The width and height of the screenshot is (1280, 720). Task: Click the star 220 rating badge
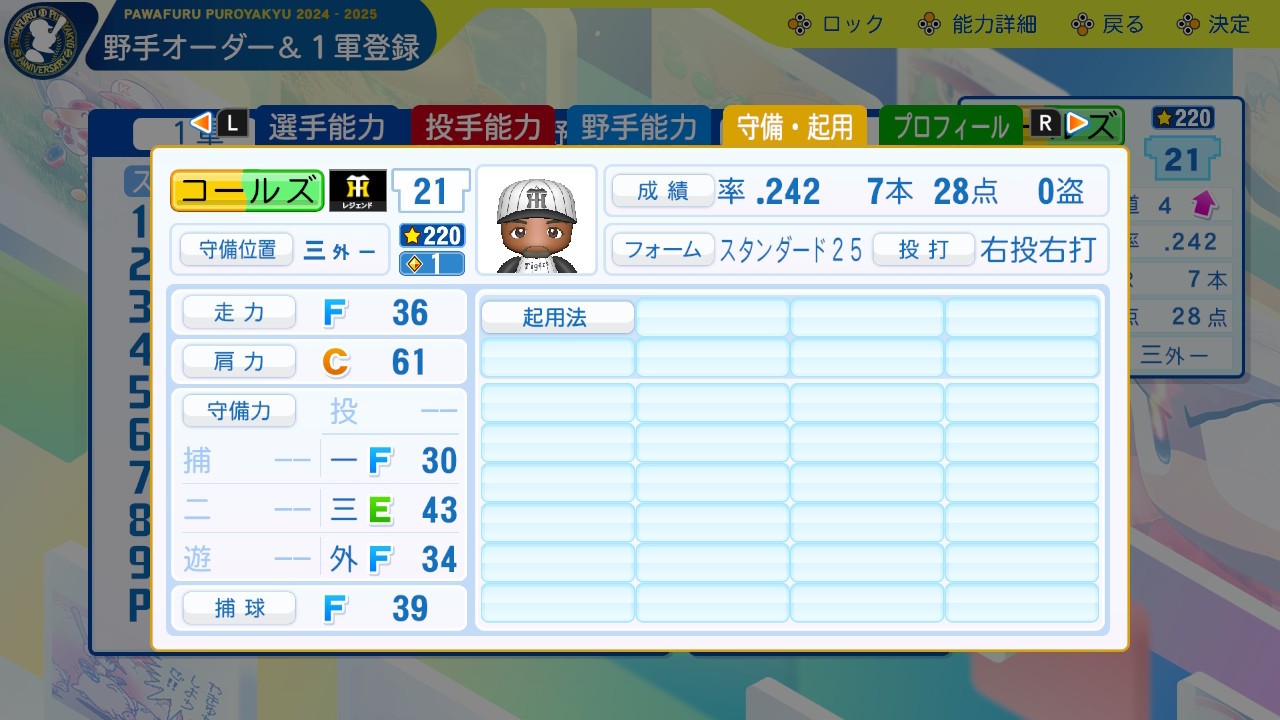pyautogui.click(x=431, y=236)
